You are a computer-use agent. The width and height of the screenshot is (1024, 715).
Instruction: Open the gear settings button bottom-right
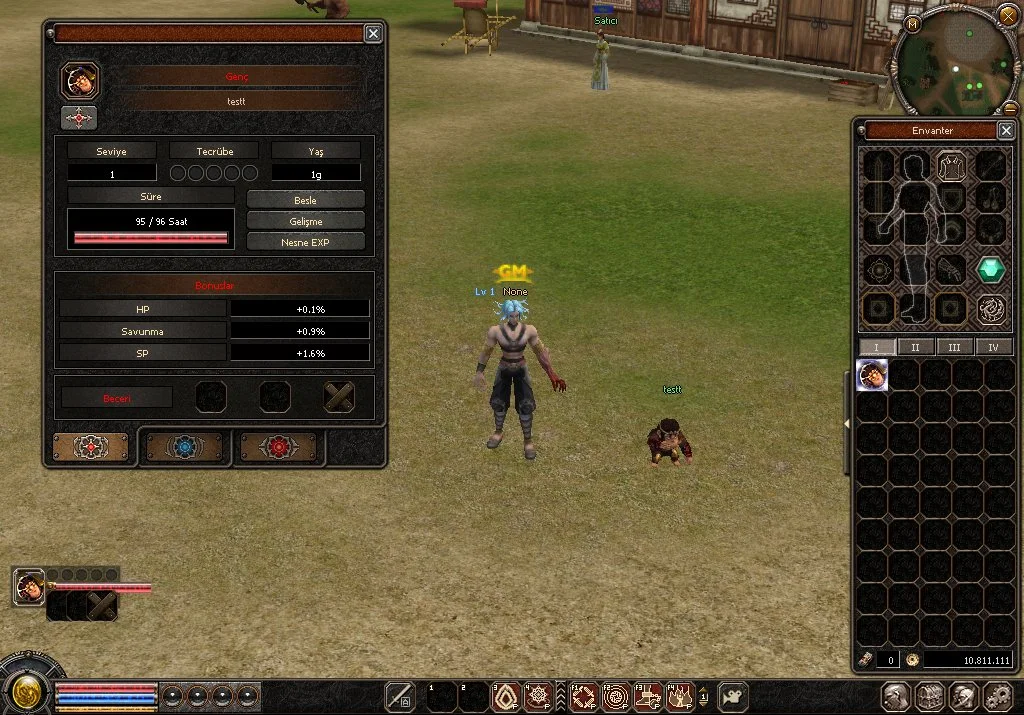[x=998, y=696]
